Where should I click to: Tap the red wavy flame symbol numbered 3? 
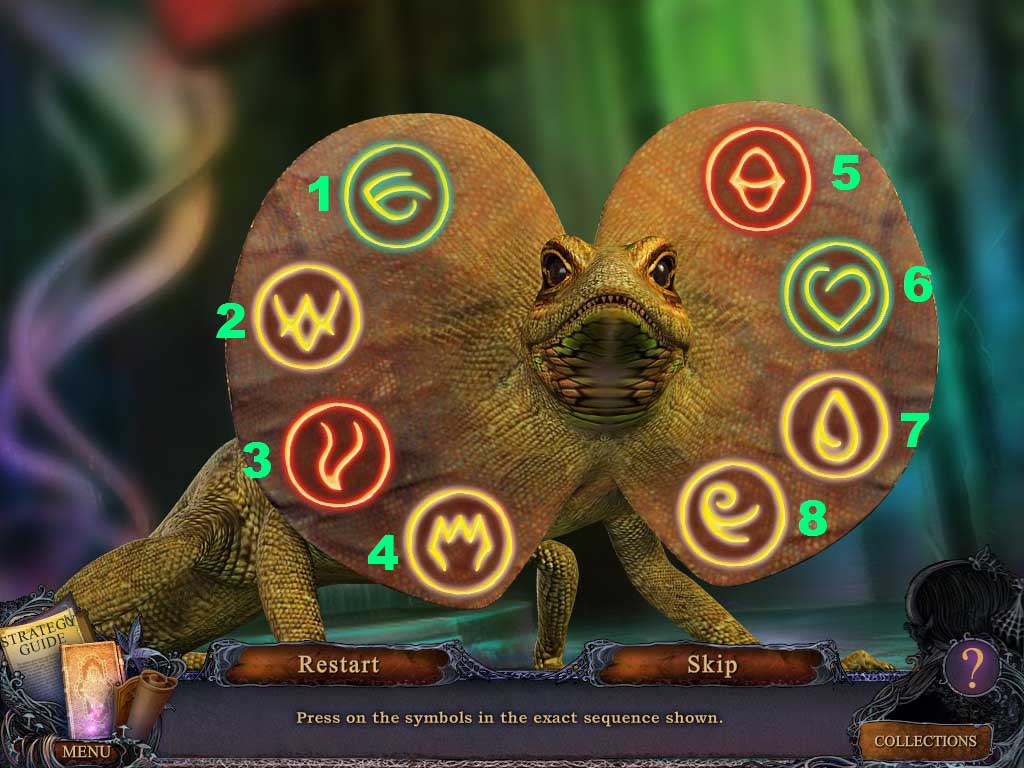point(336,455)
